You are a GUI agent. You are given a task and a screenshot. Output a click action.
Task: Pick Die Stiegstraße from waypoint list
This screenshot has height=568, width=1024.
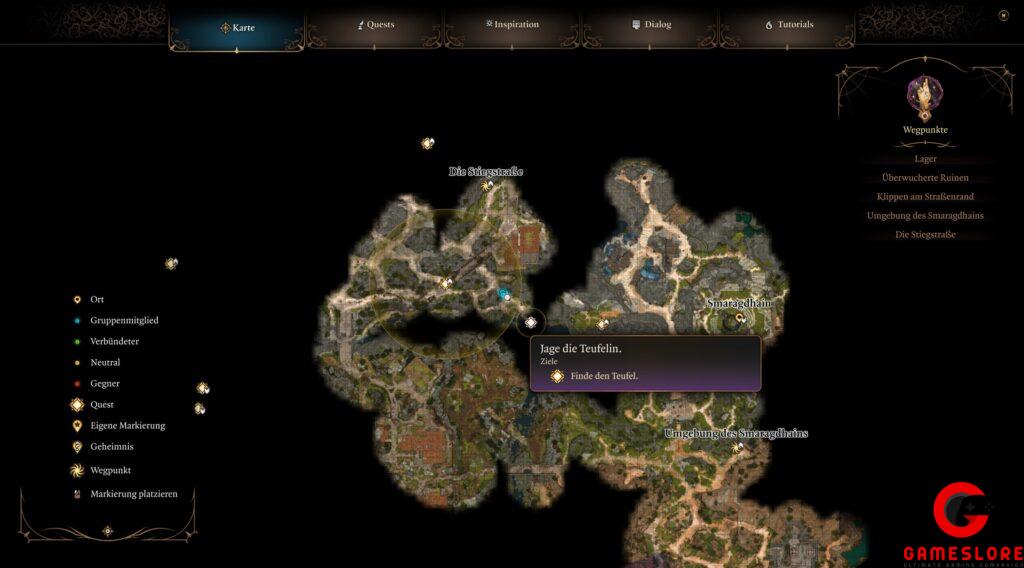click(x=925, y=235)
